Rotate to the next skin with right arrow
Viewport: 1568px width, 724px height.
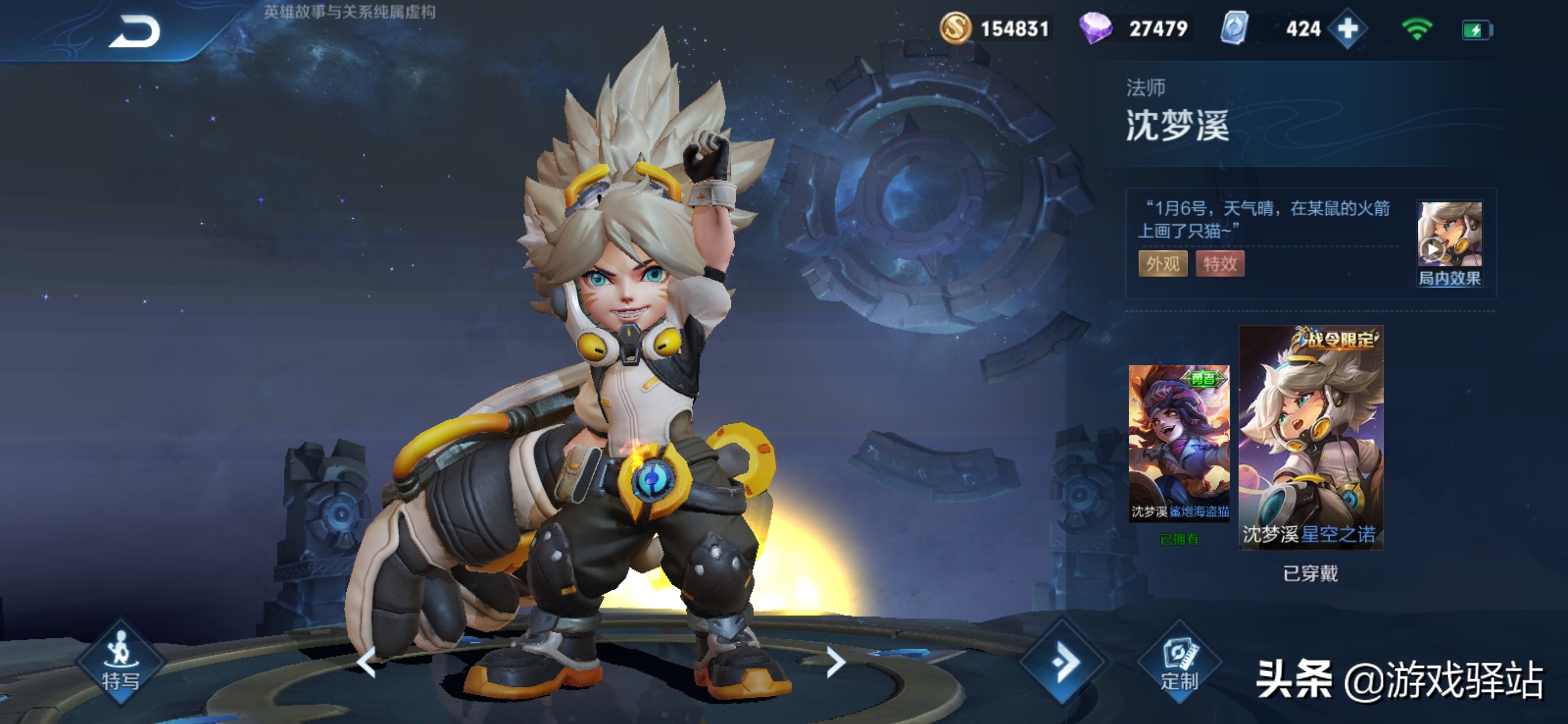pyautogui.click(x=836, y=662)
